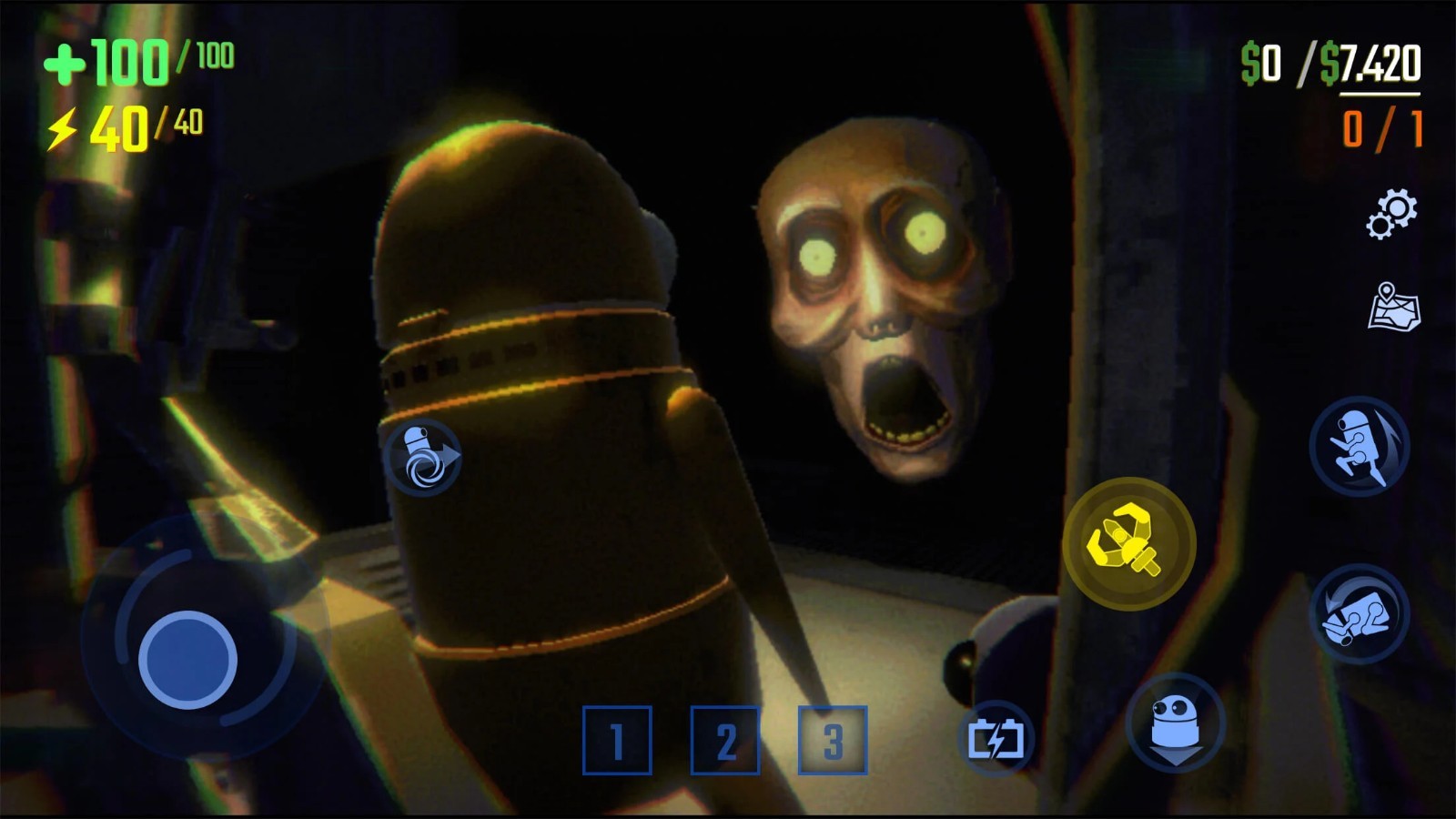This screenshot has width=1456, height=819.
Task: Tap the virtual movement joystick
Action: 187,659
